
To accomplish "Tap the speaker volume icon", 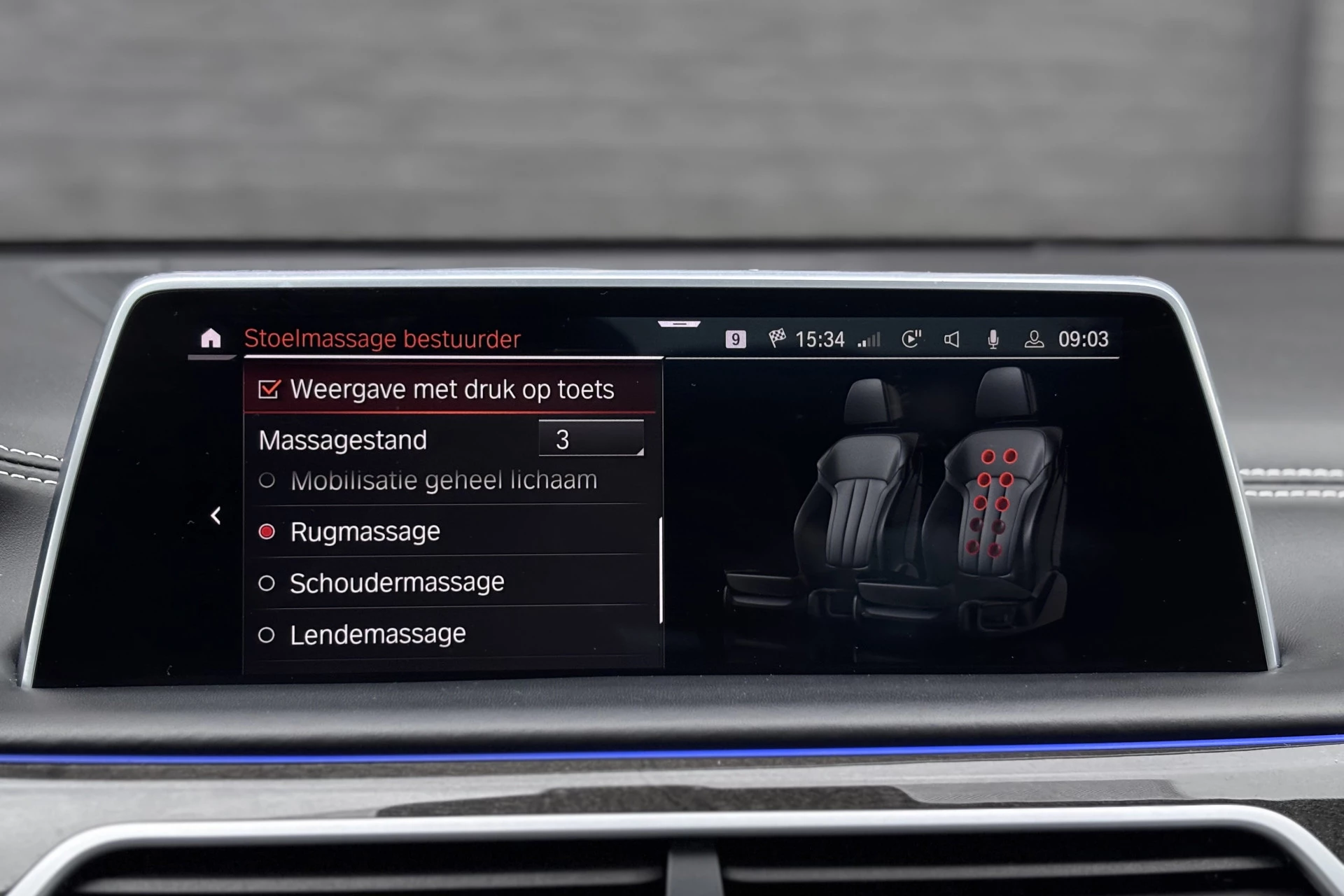I will tap(951, 340).
